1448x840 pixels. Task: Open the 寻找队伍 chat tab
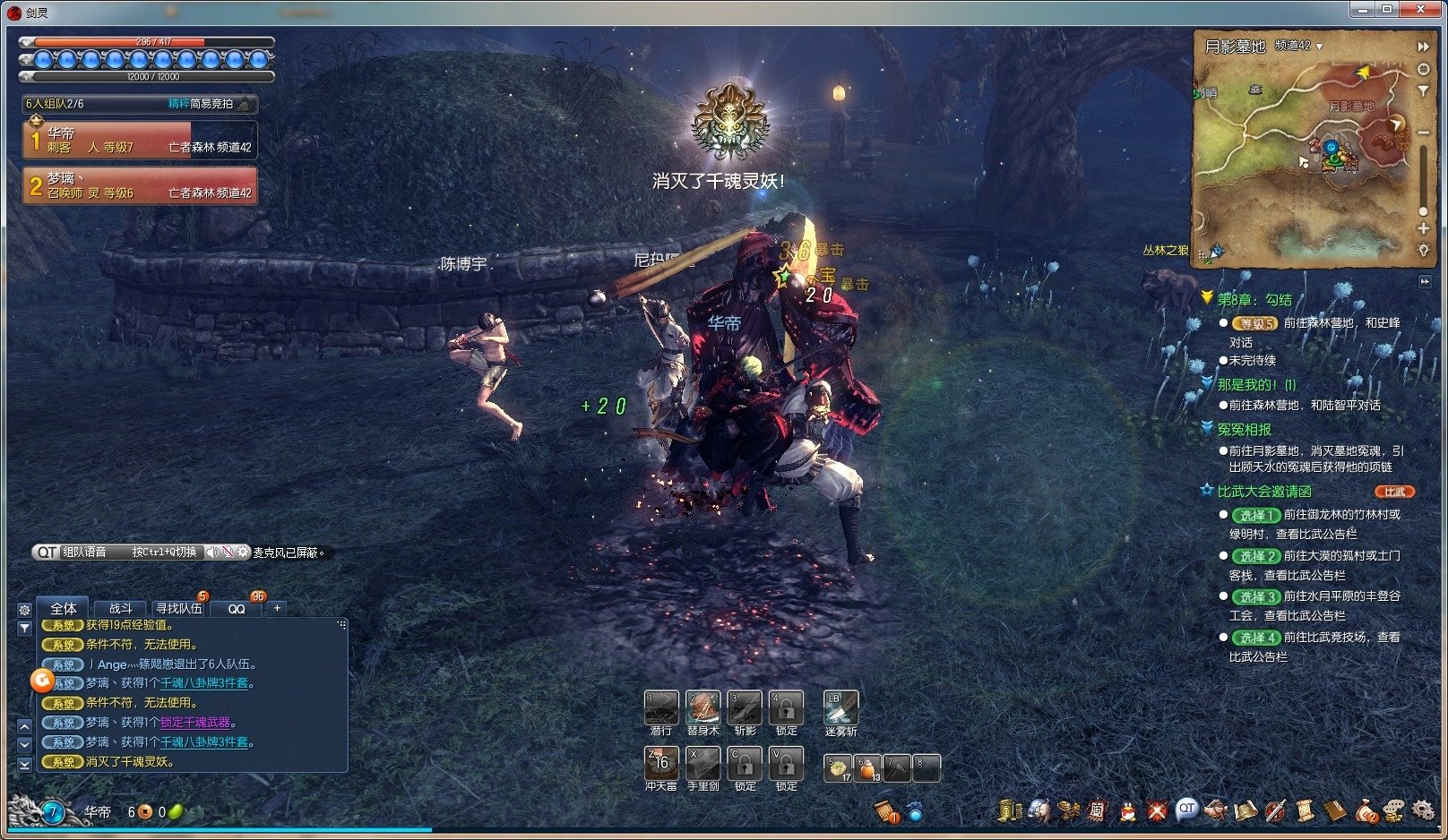coord(179,608)
